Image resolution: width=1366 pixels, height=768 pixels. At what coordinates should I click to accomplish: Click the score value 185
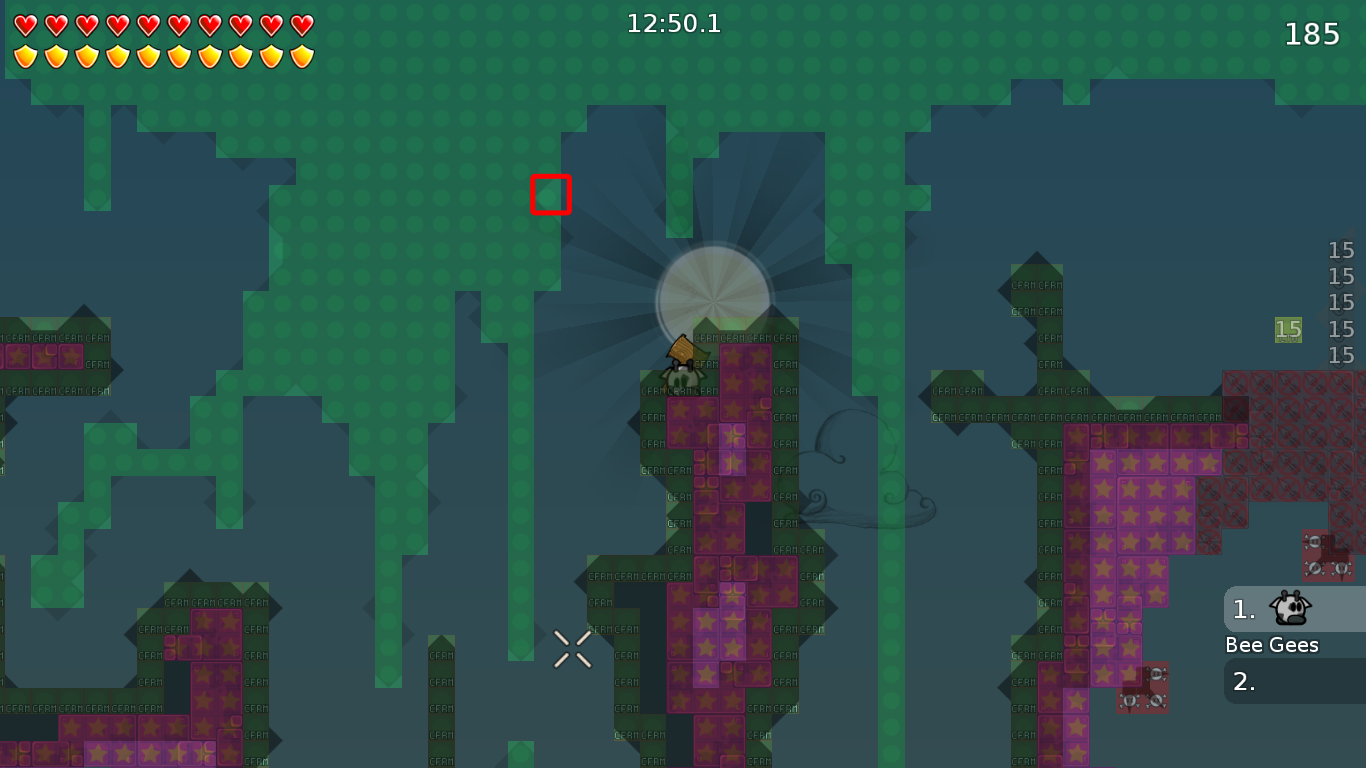[x=1311, y=33]
